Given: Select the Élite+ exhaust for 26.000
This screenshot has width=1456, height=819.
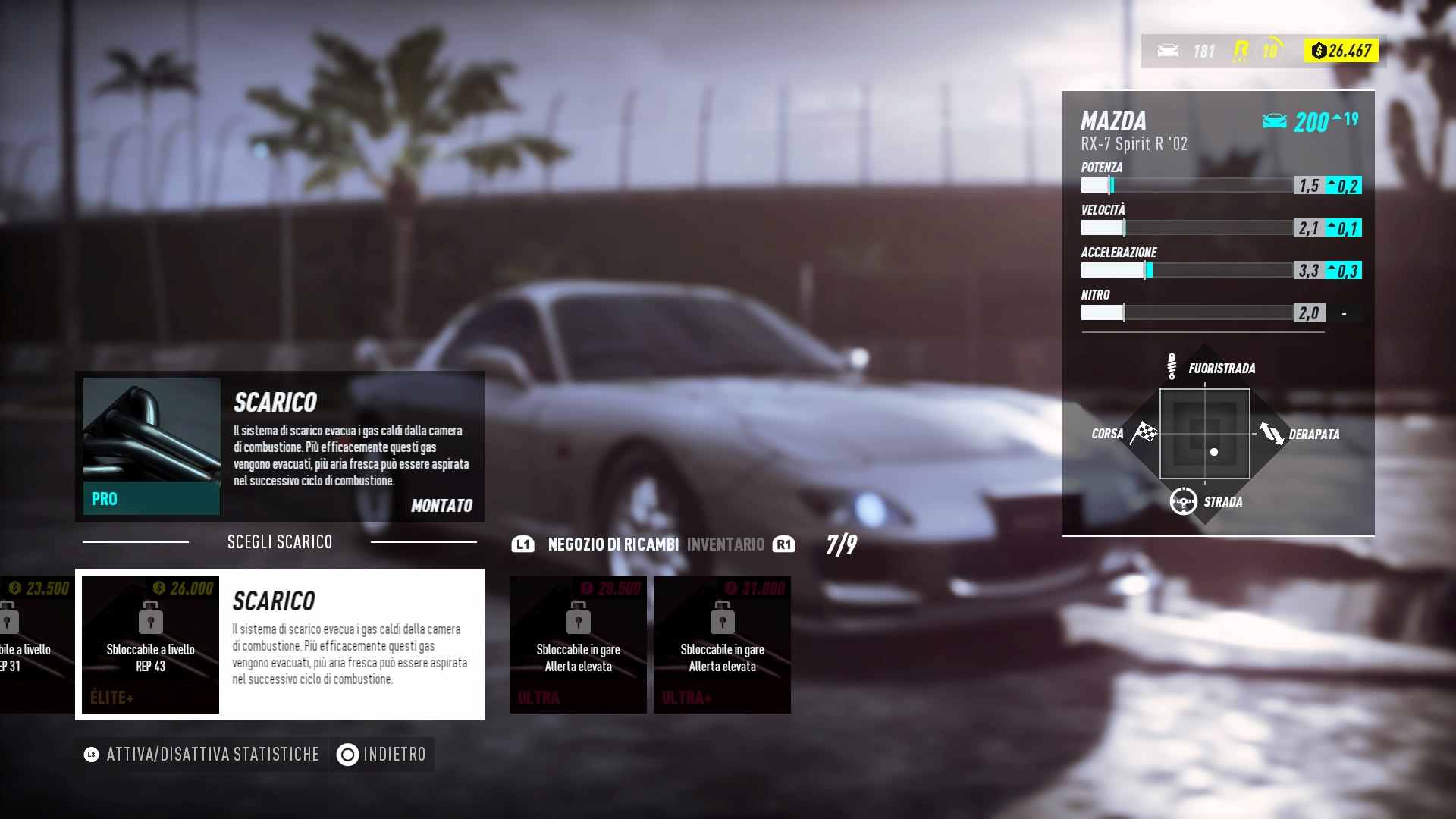Looking at the screenshot, I should [x=150, y=645].
